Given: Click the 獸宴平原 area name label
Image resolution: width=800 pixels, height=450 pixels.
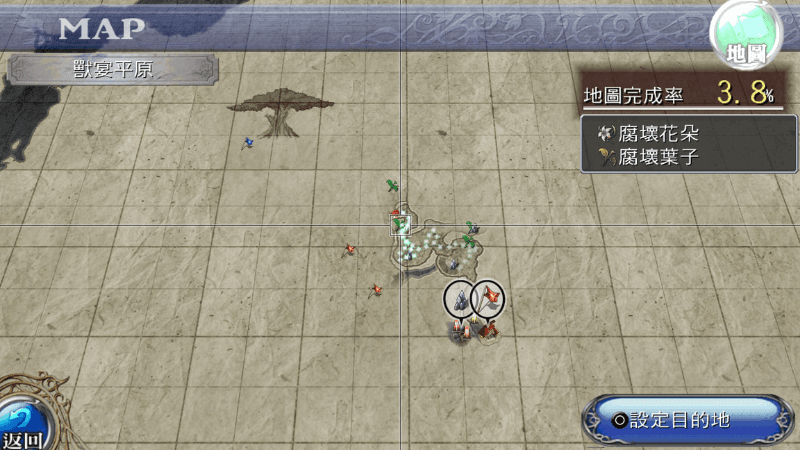Looking at the screenshot, I should 112,70.
